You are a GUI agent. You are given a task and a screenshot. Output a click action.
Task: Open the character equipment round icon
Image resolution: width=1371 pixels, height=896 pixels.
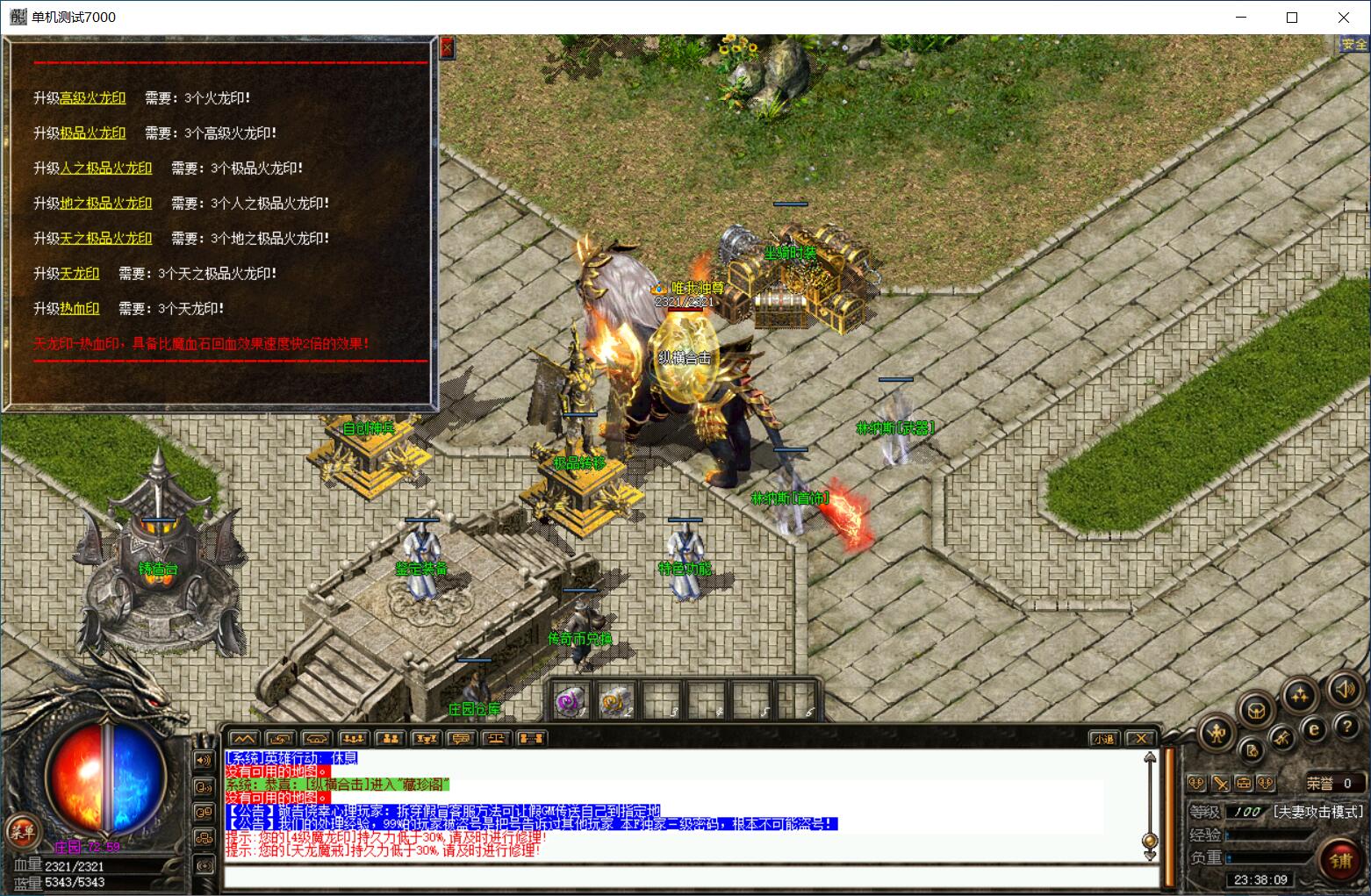pos(1217,731)
